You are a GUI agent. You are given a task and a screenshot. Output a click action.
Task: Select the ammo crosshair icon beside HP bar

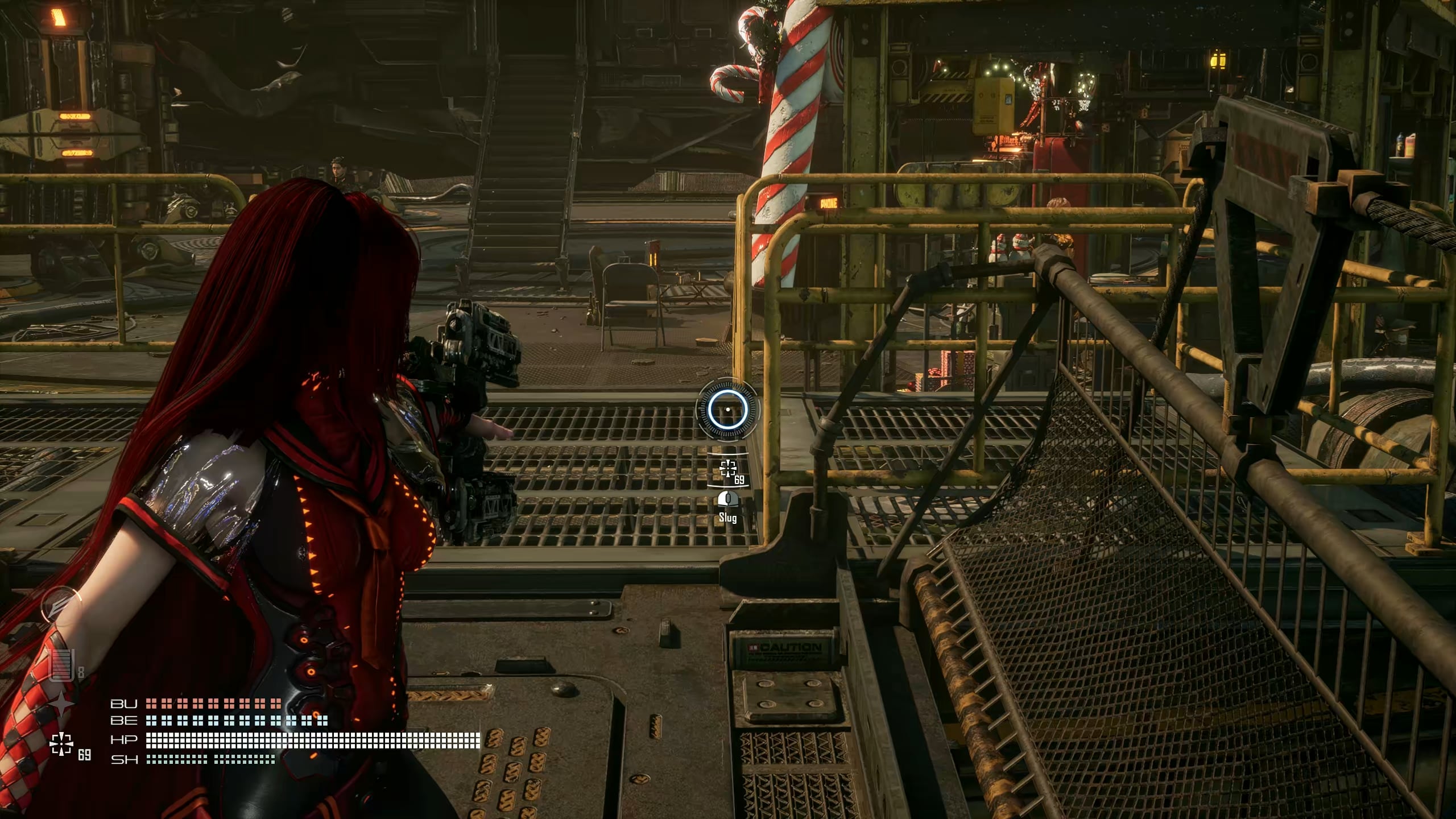(61, 743)
